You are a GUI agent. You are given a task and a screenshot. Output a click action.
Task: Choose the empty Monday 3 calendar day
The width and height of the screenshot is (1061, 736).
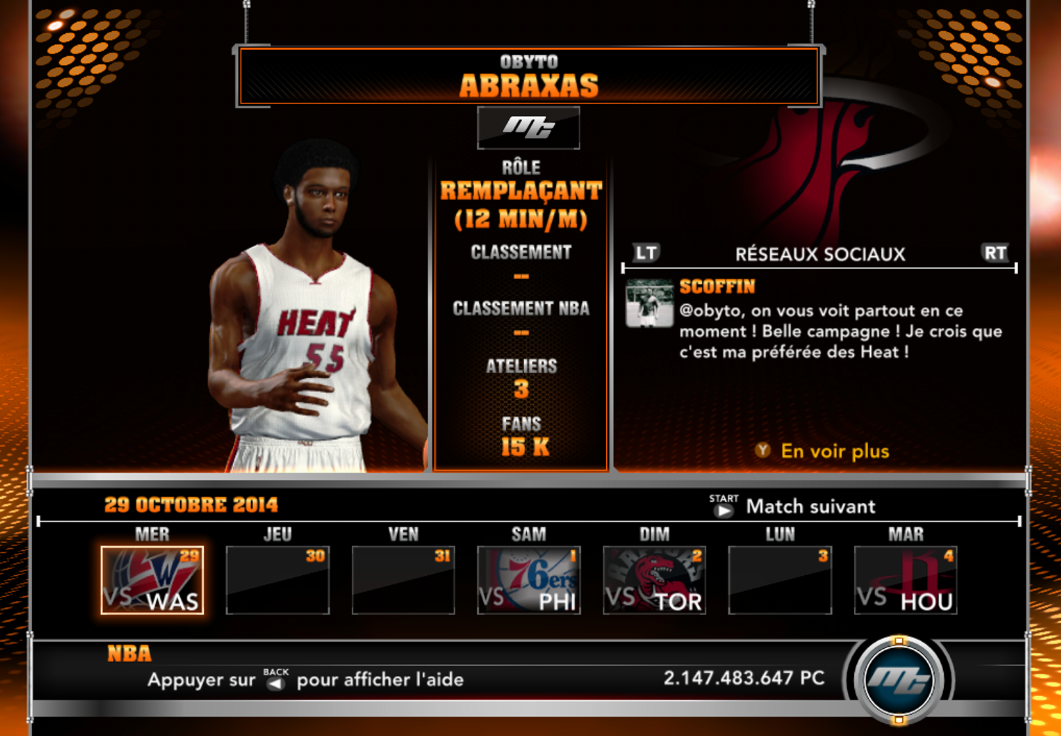[x=780, y=580]
